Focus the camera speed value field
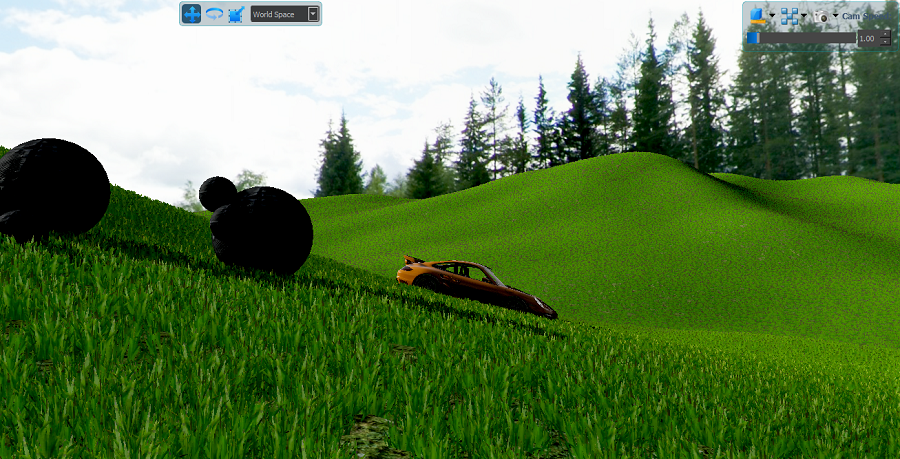Screen dimensions: 900x459 click(867, 38)
